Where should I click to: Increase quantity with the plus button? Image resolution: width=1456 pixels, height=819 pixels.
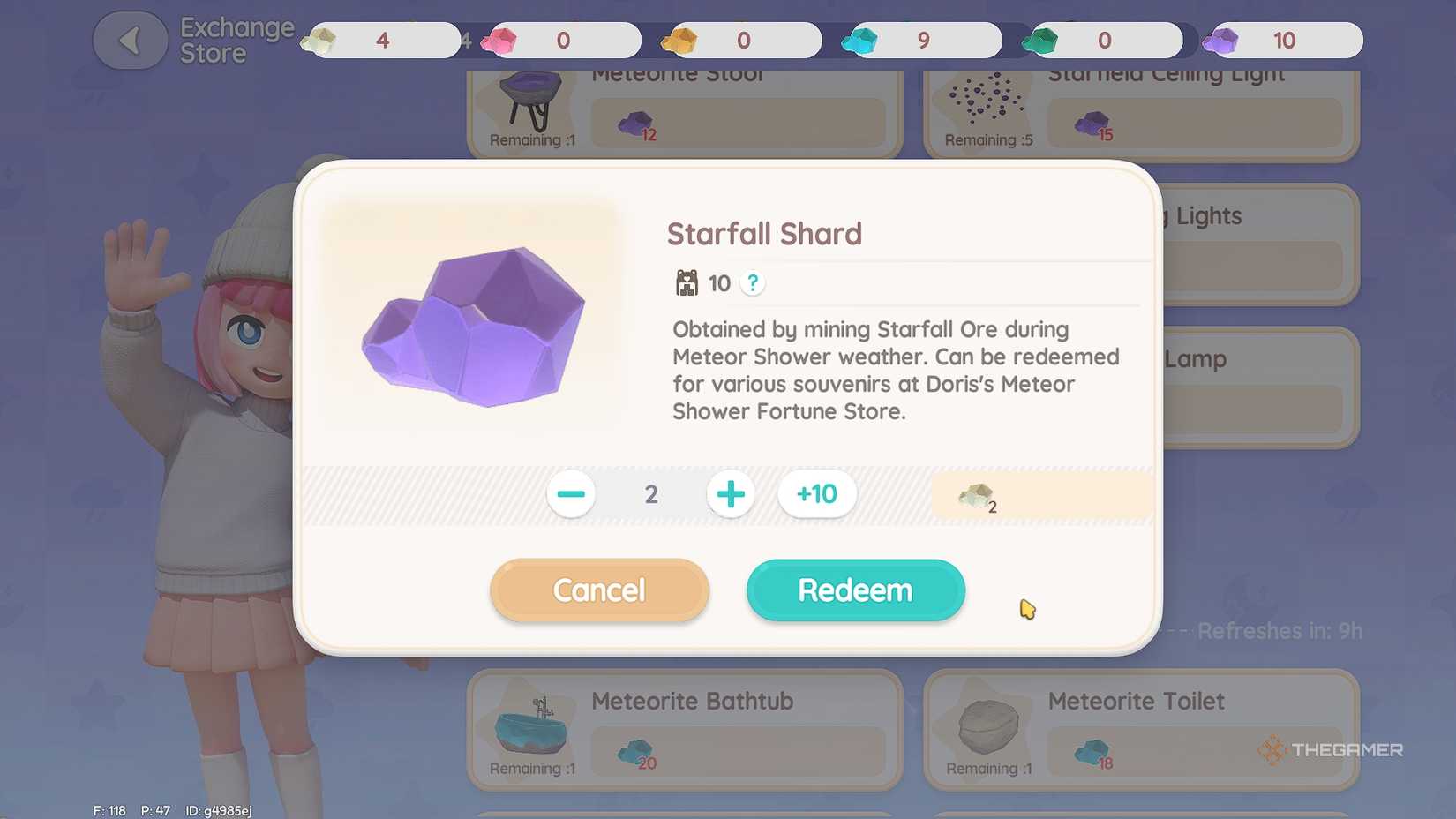tap(730, 494)
